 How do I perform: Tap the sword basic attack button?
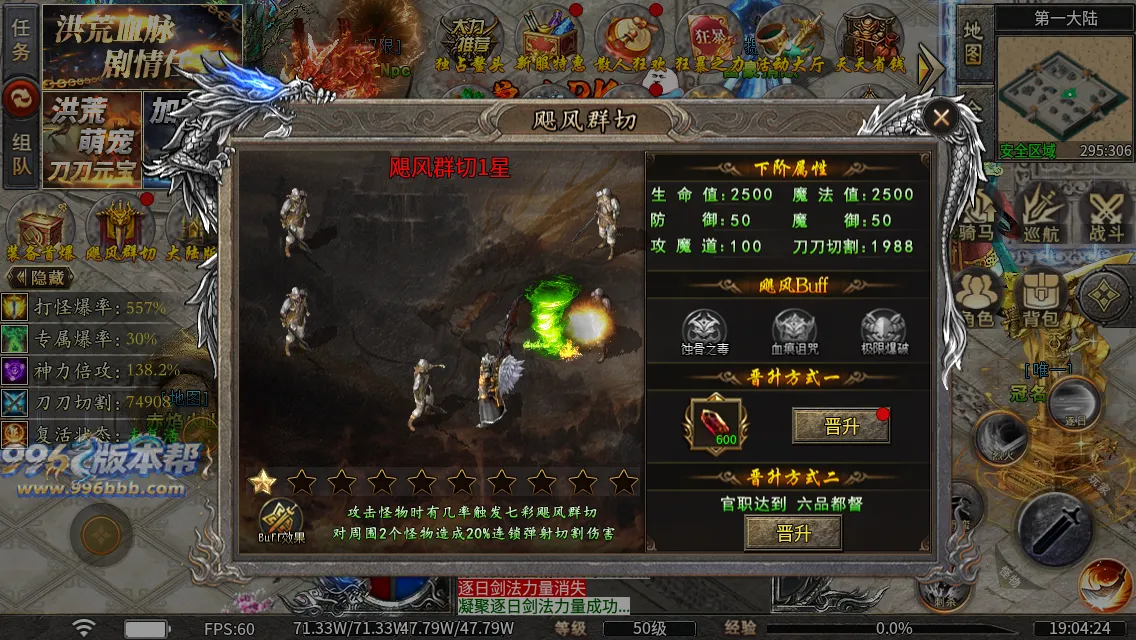click(x=1054, y=527)
